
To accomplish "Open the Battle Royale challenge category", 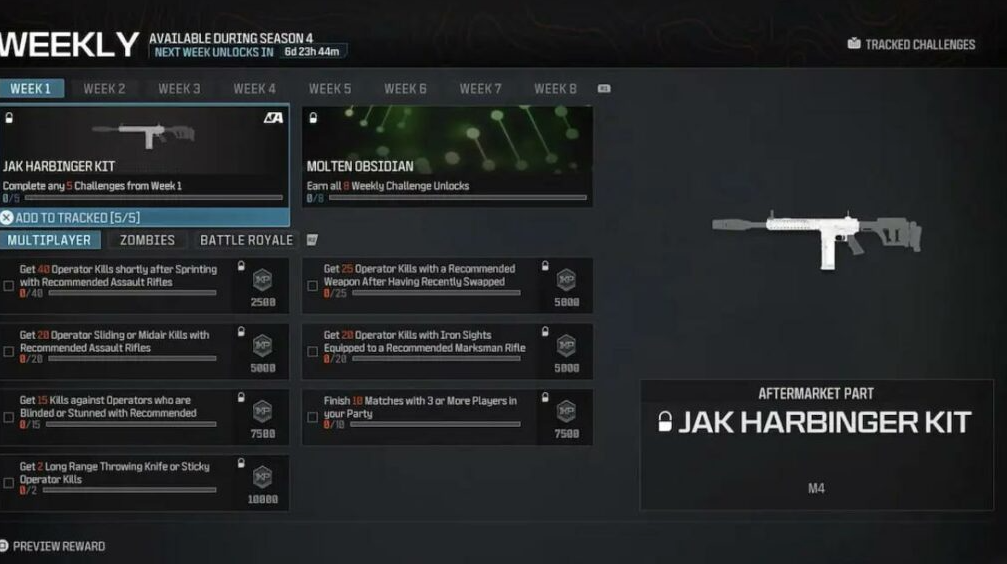I will click(x=246, y=240).
